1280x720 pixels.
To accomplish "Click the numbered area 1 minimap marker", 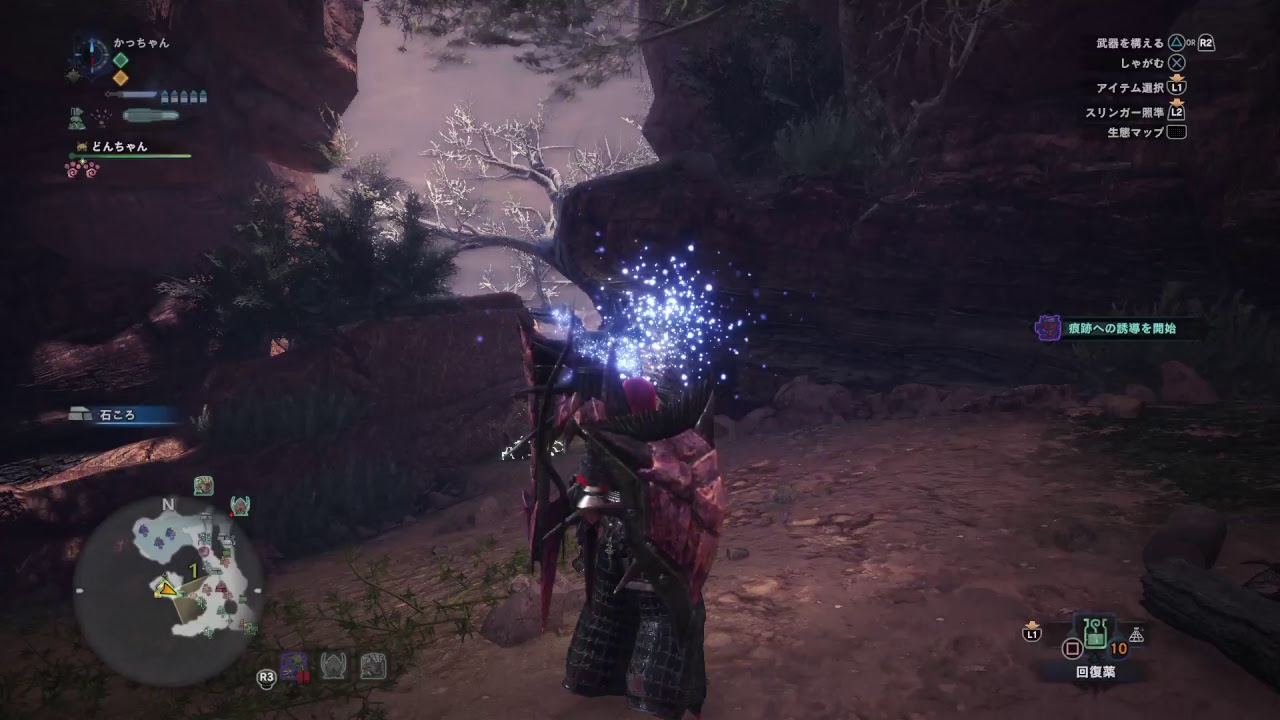I will click(x=192, y=571).
